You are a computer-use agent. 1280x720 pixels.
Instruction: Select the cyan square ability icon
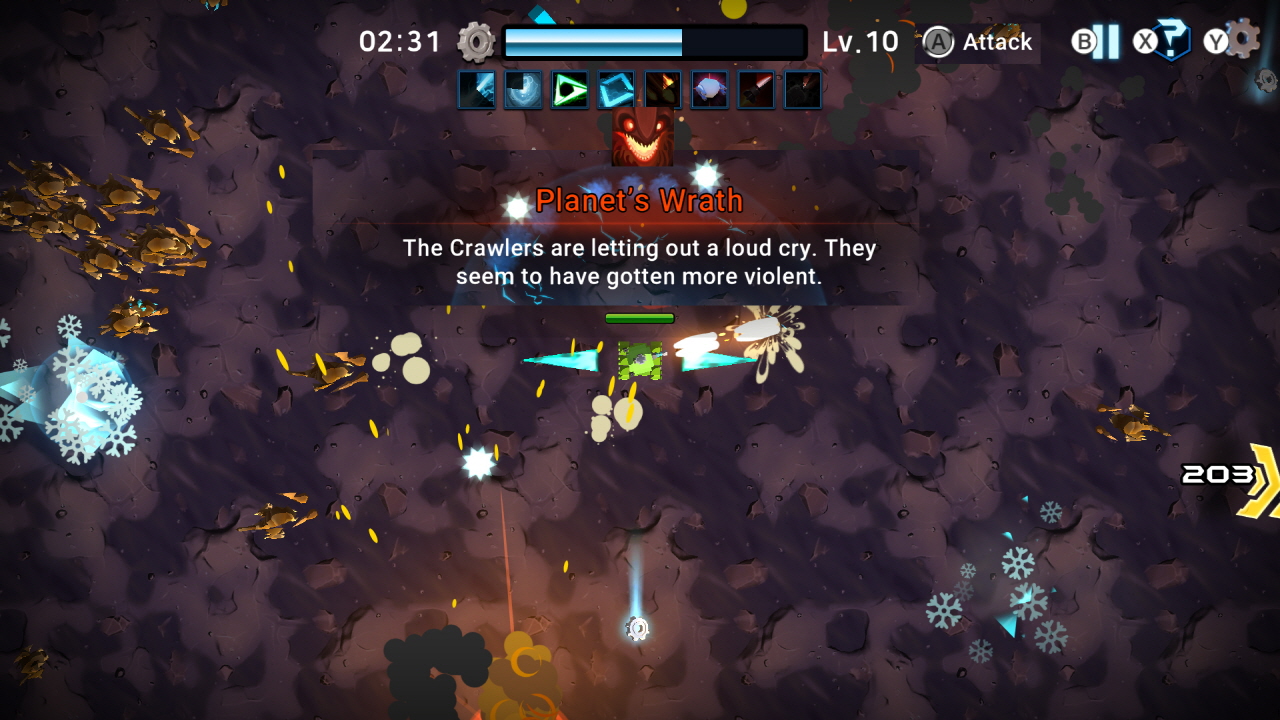tap(616, 89)
